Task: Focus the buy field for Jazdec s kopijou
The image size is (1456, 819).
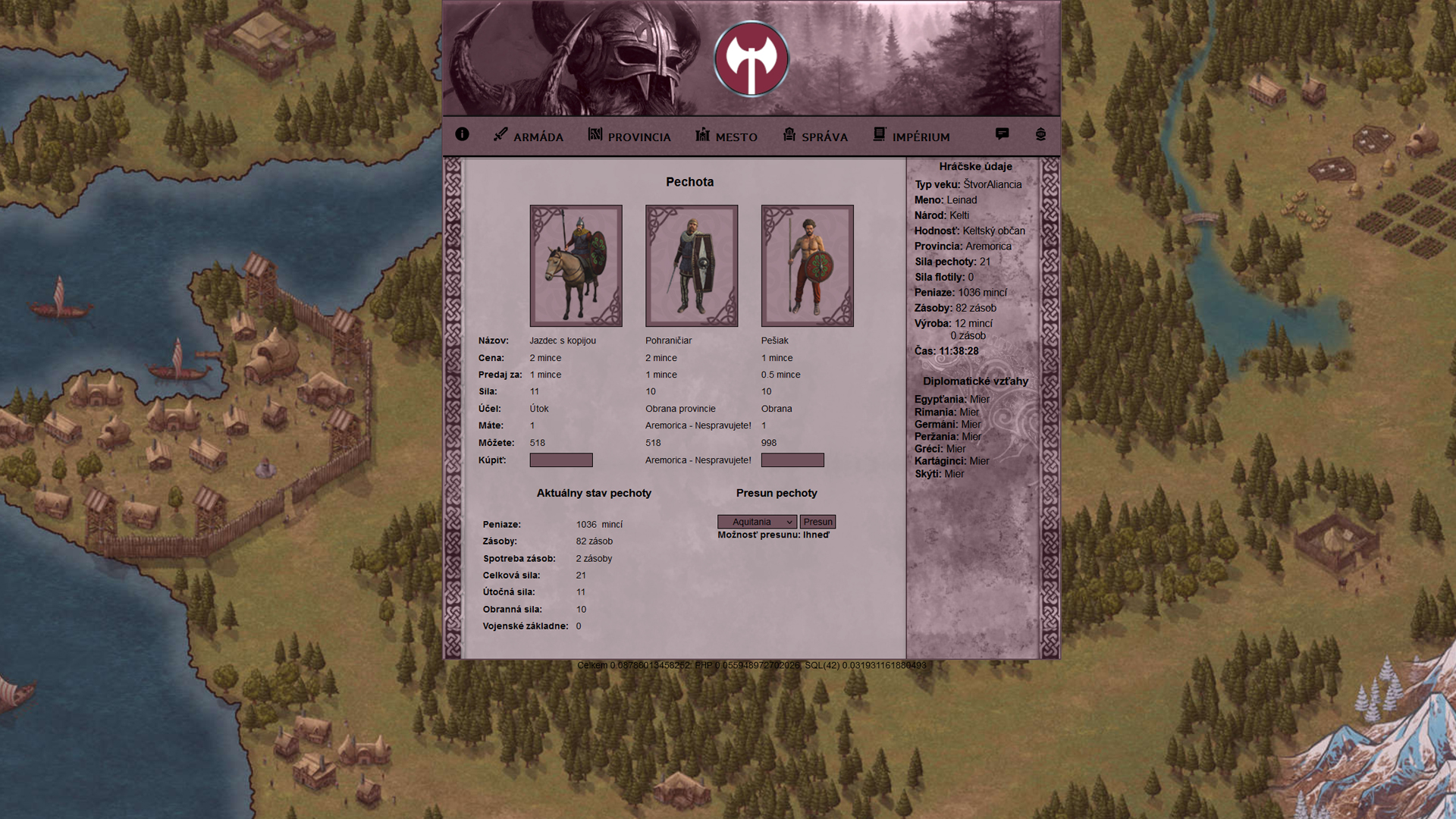Action: pos(561,460)
